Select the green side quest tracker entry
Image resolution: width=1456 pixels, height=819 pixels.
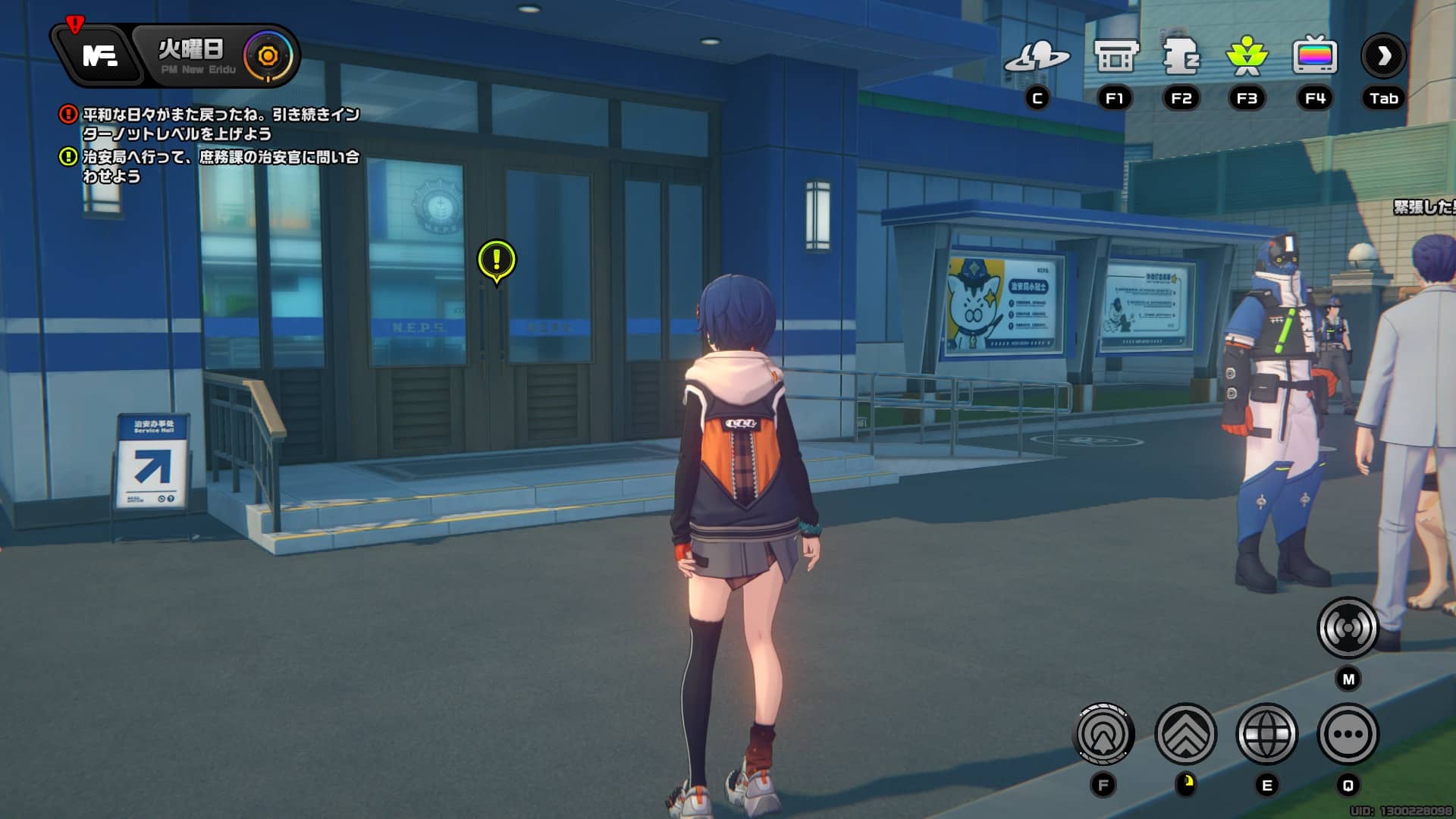220,166
